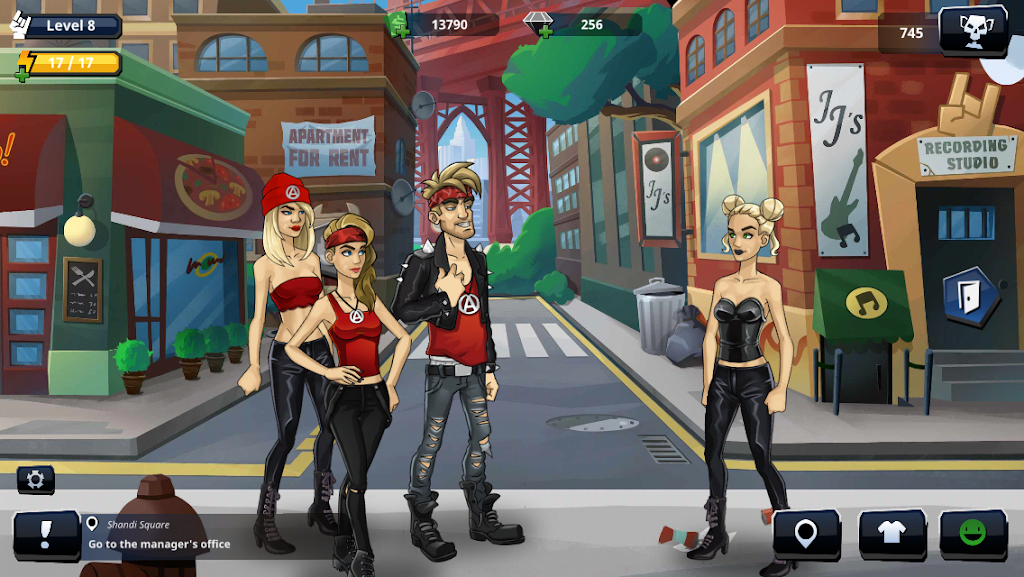
Task: Open the settings gear button
Action: point(36,479)
